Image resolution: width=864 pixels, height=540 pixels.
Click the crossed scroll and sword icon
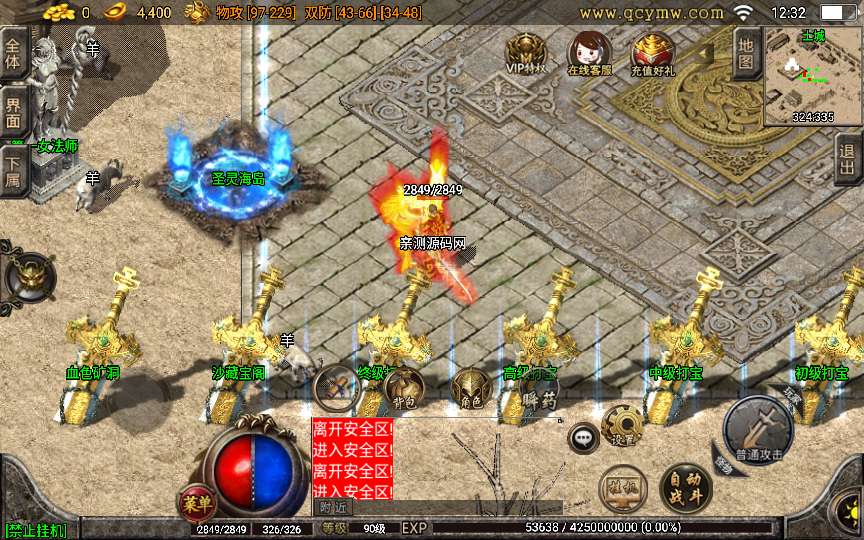tap(337, 386)
